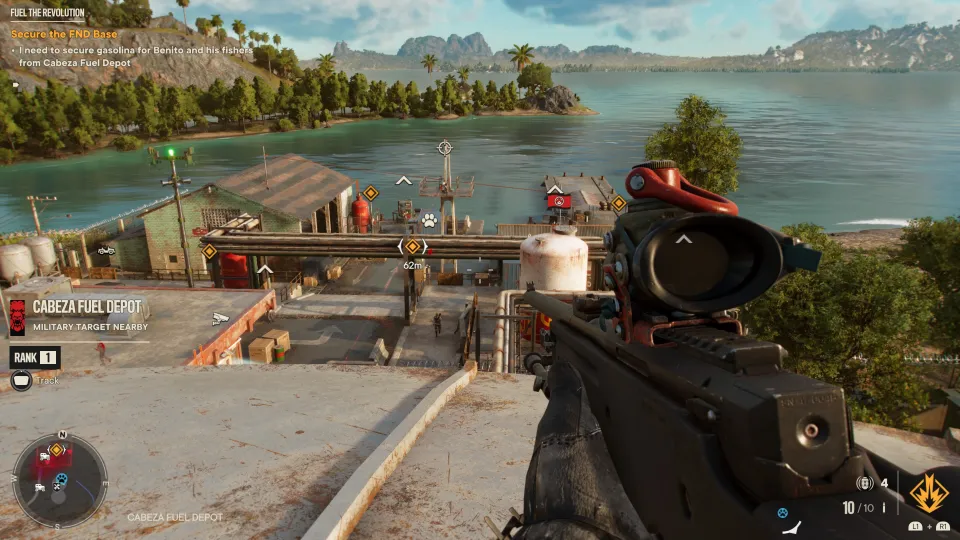The image size is (960, 540).
Task: Click the orange diamond objective on minimap
Action: (x=56, y=450)
